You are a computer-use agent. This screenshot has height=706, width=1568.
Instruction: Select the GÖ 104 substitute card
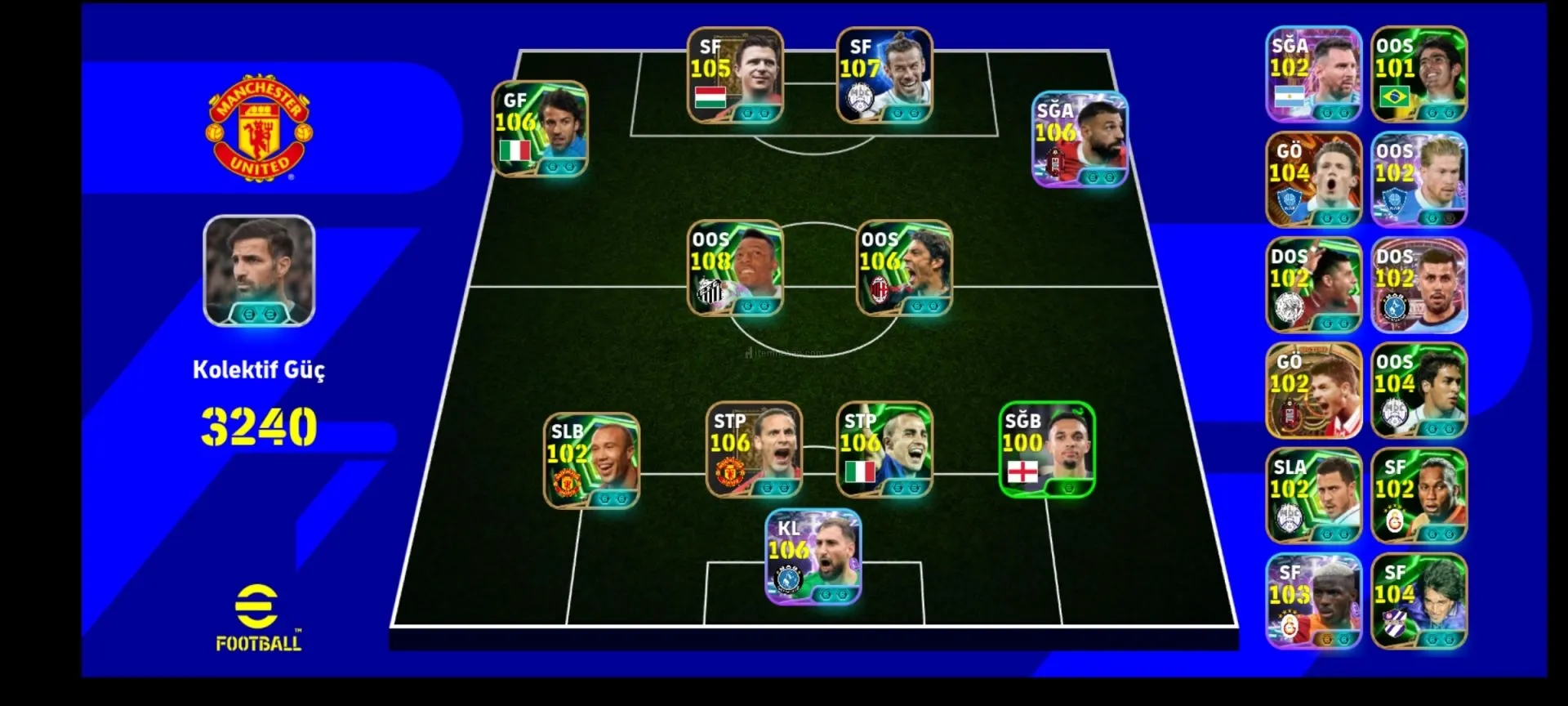(x=1313, y=180)
